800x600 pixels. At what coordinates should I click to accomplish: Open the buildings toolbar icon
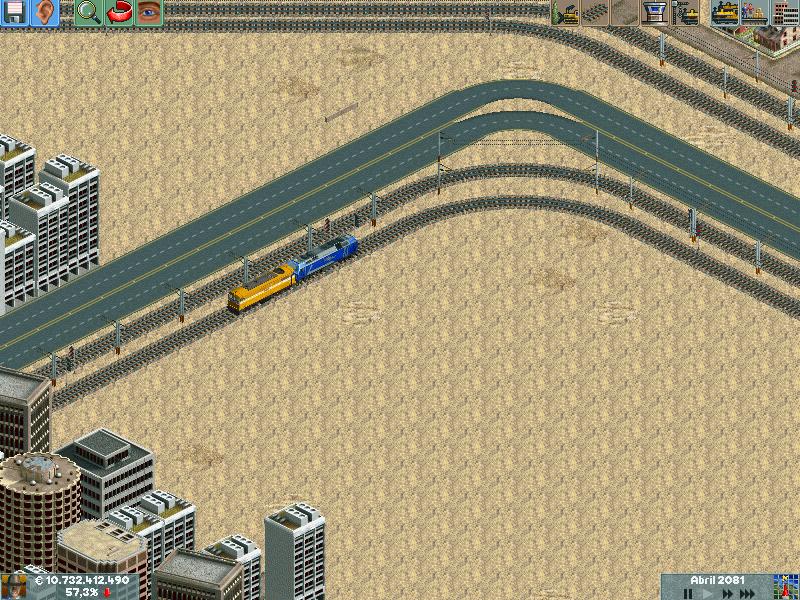tap(784, 12)
